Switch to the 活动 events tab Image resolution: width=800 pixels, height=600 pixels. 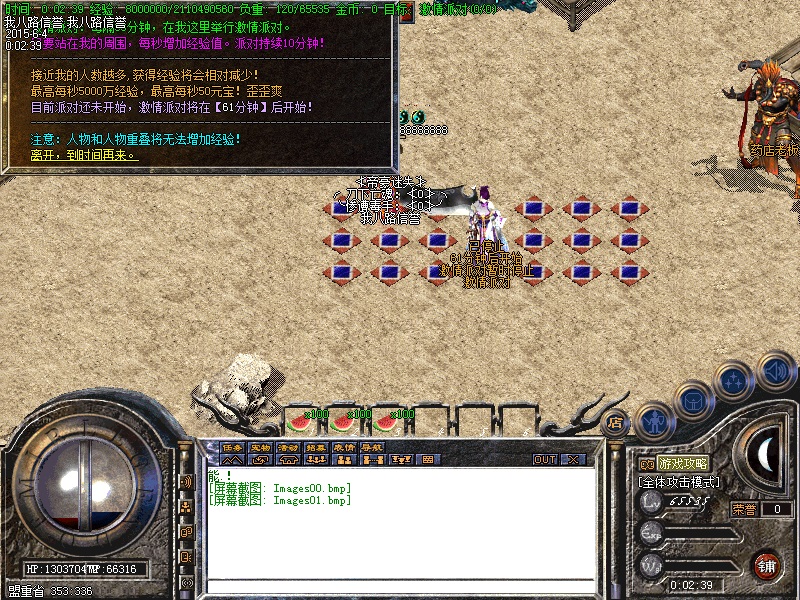tap(288, 447)
